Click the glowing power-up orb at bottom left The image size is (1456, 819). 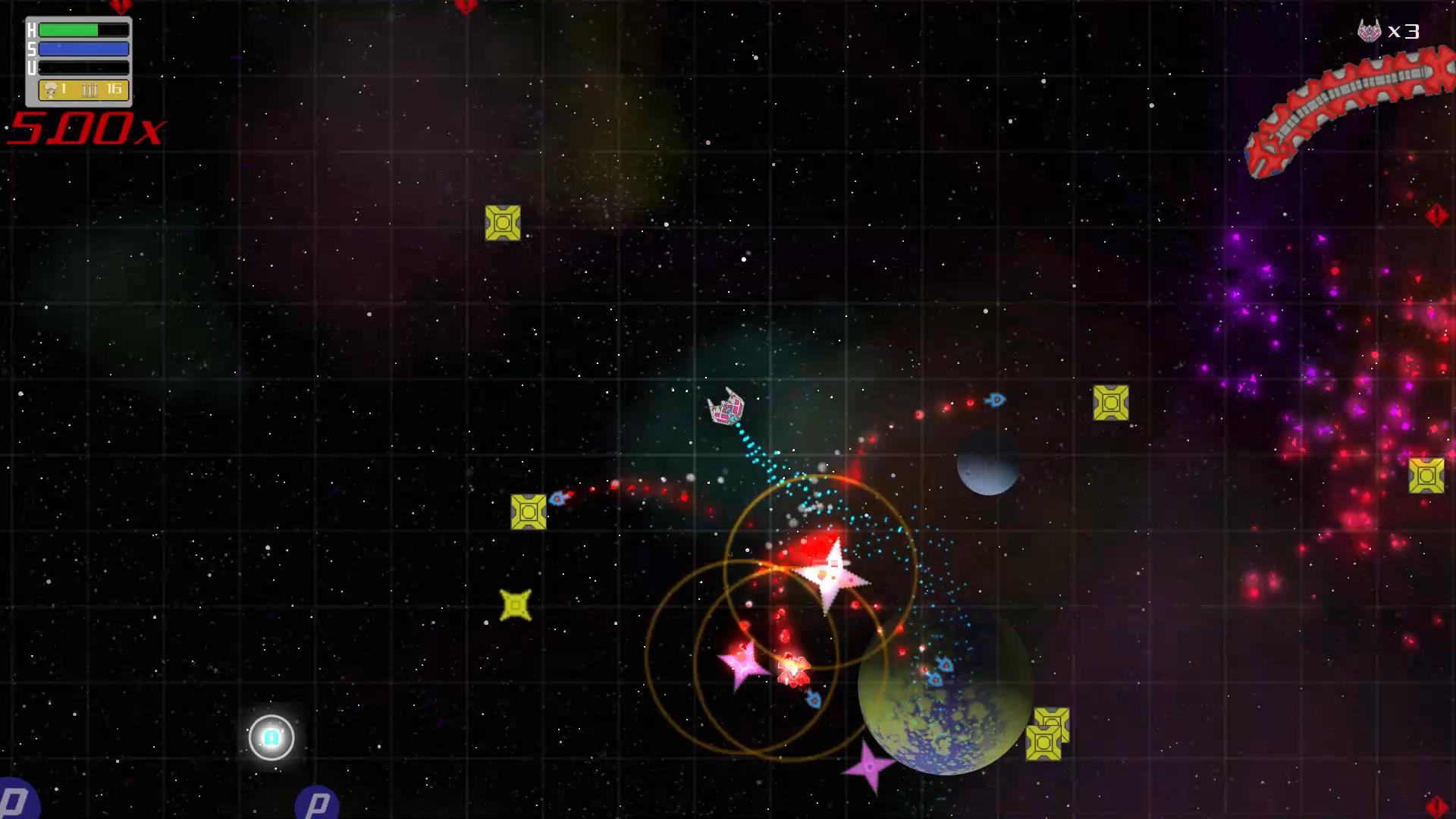[271, 737]
